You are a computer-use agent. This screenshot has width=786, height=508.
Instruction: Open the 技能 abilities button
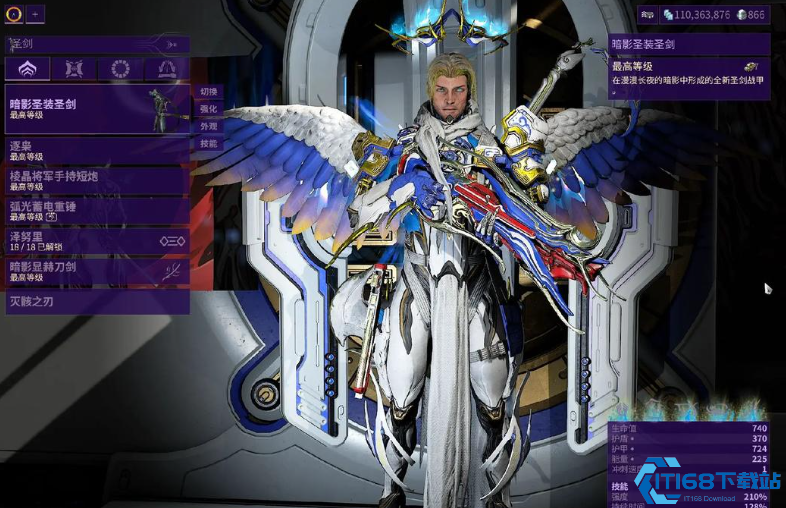coord(208,143)
